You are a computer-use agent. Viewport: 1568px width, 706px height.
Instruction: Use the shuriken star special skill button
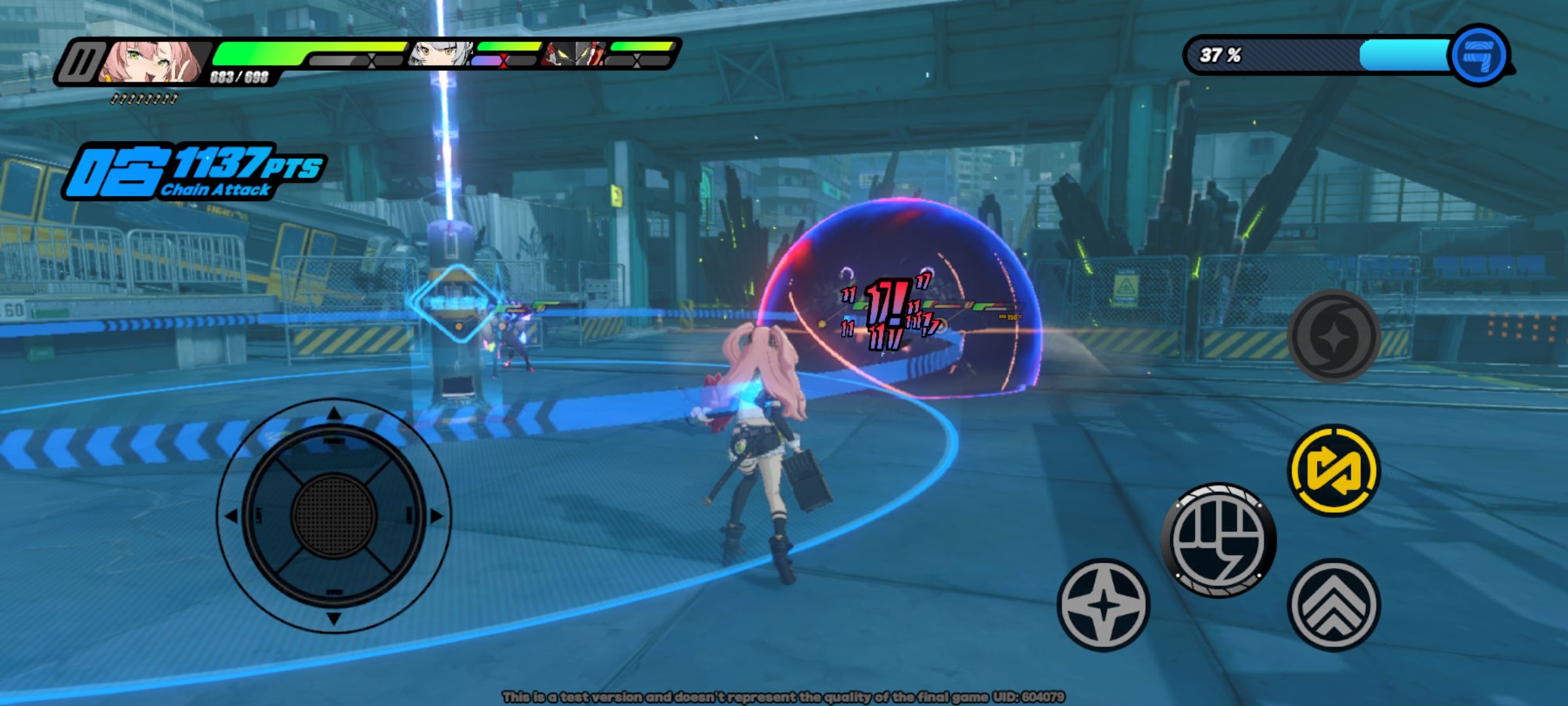1103,605
